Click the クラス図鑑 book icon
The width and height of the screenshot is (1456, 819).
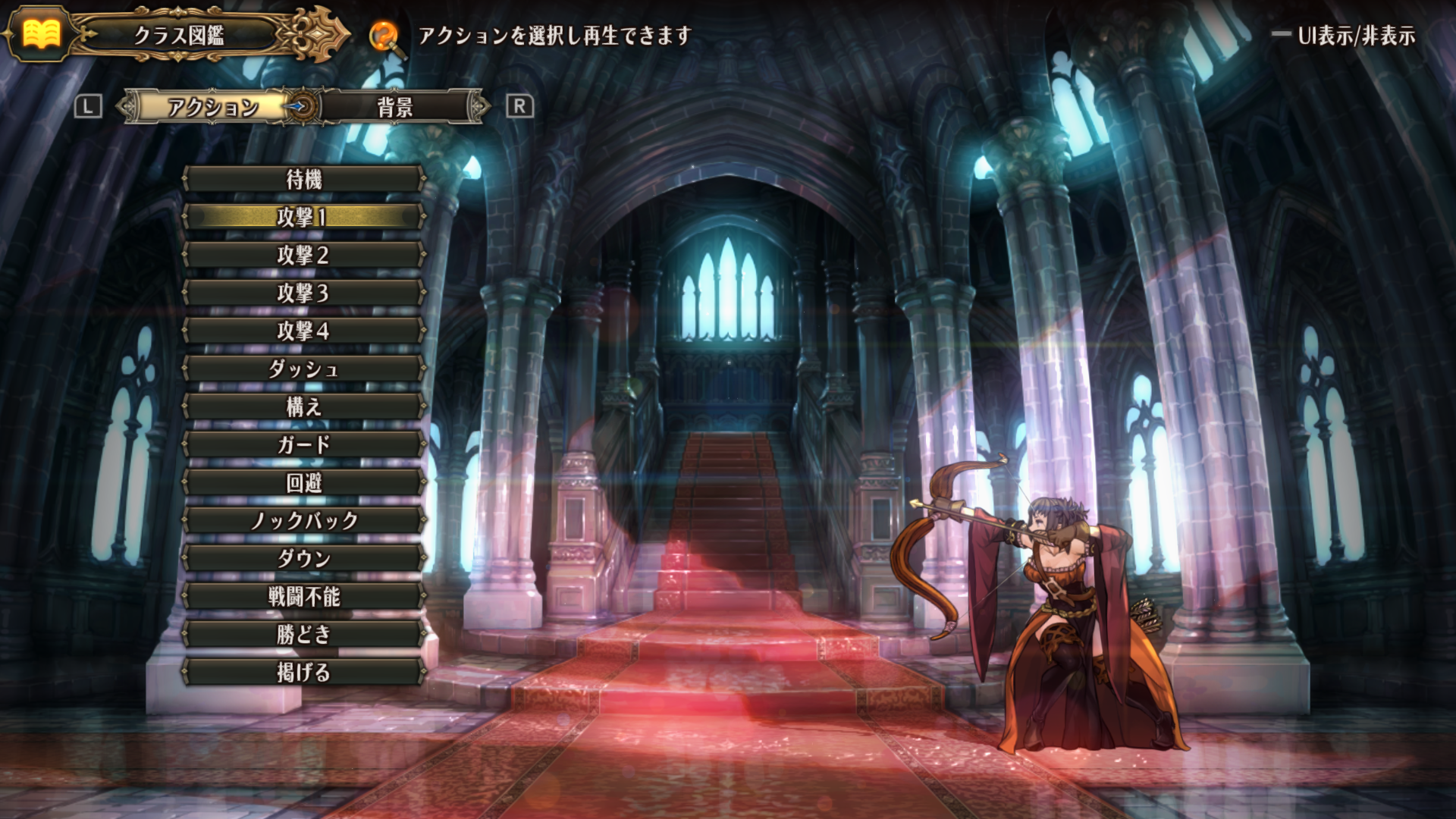tap(41, 34)
